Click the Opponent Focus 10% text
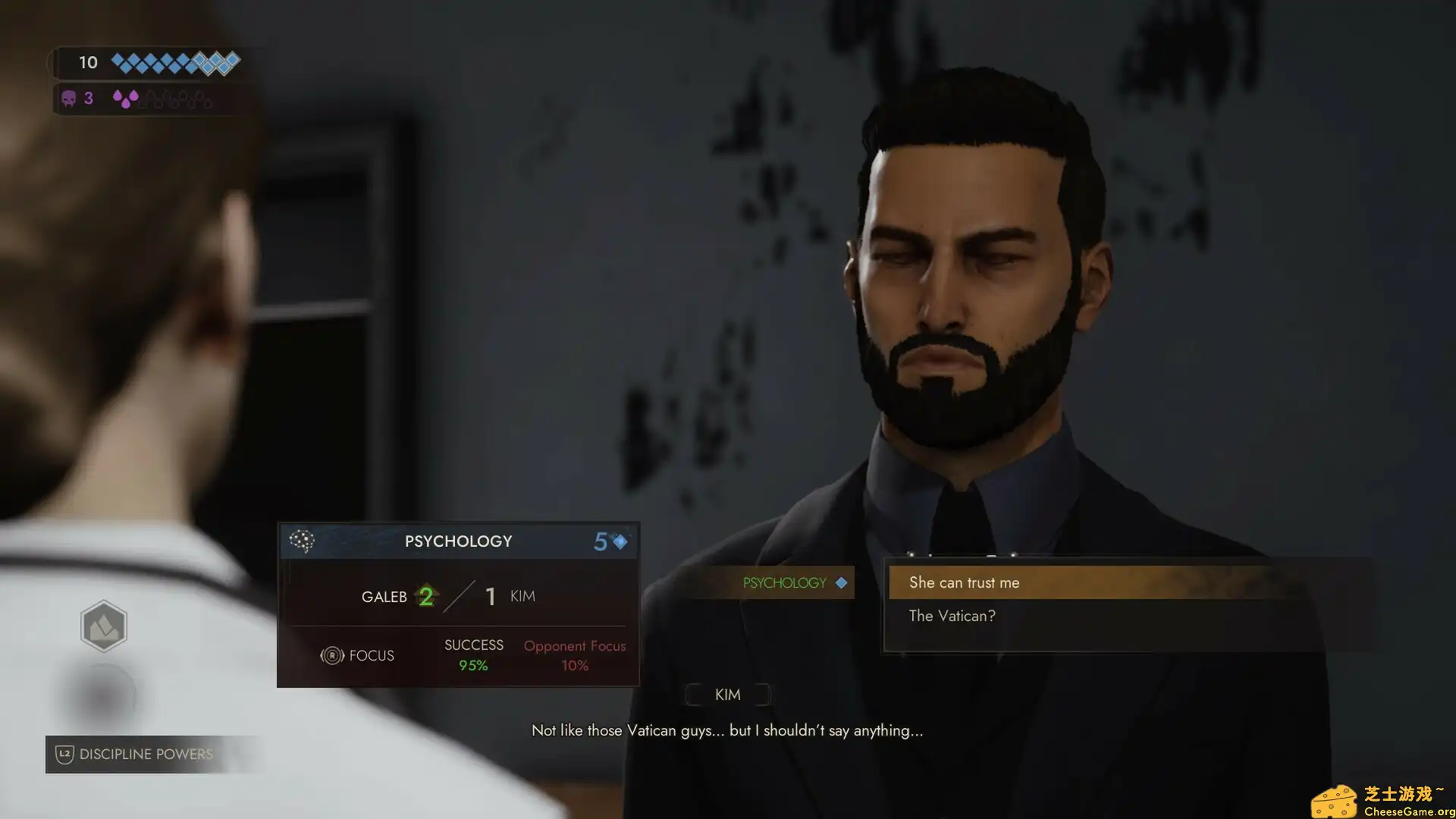This screenshot has height=819, width=1456. [x=574, y=654]
